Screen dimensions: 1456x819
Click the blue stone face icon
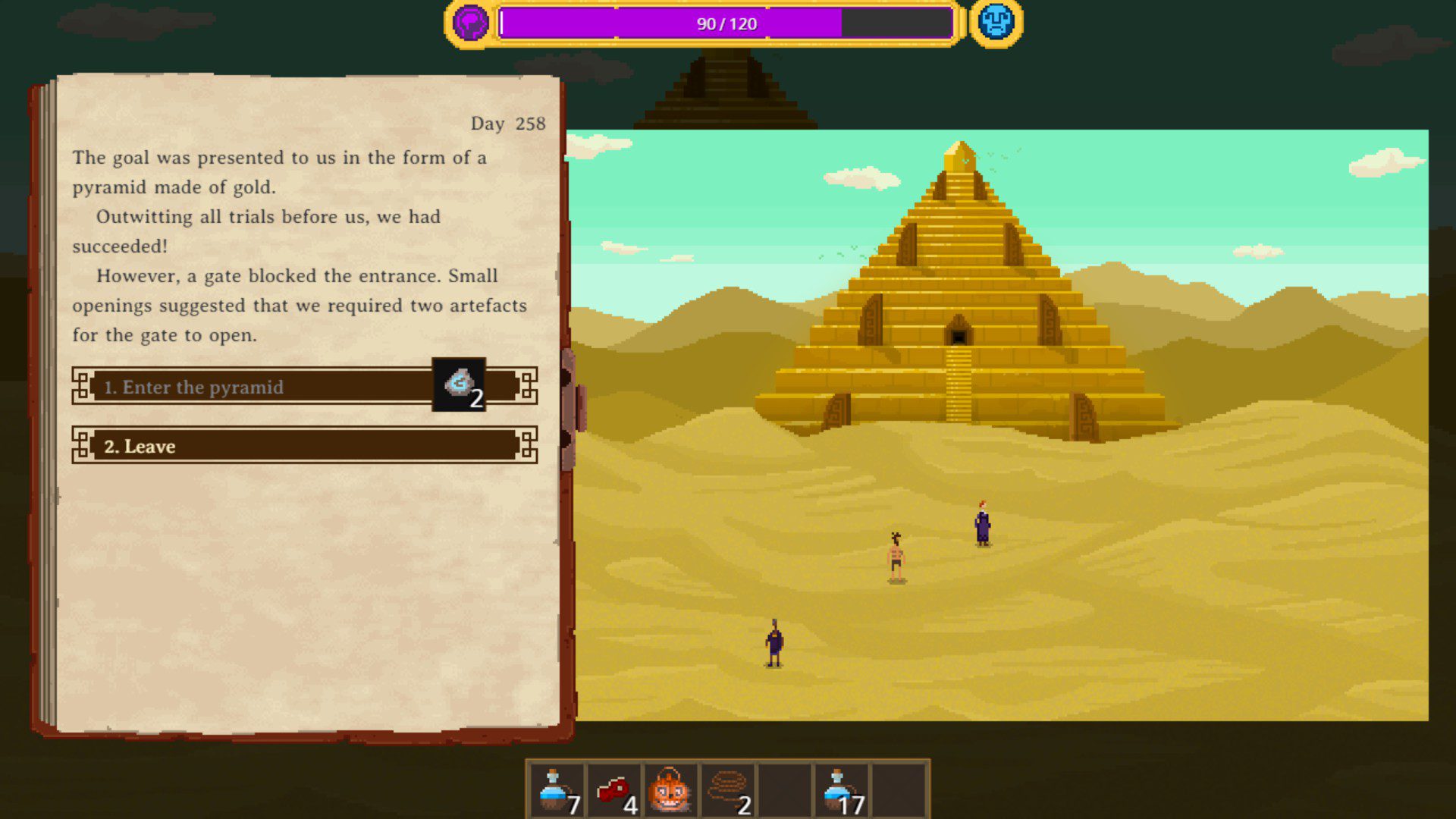click(x=996, y=23)
